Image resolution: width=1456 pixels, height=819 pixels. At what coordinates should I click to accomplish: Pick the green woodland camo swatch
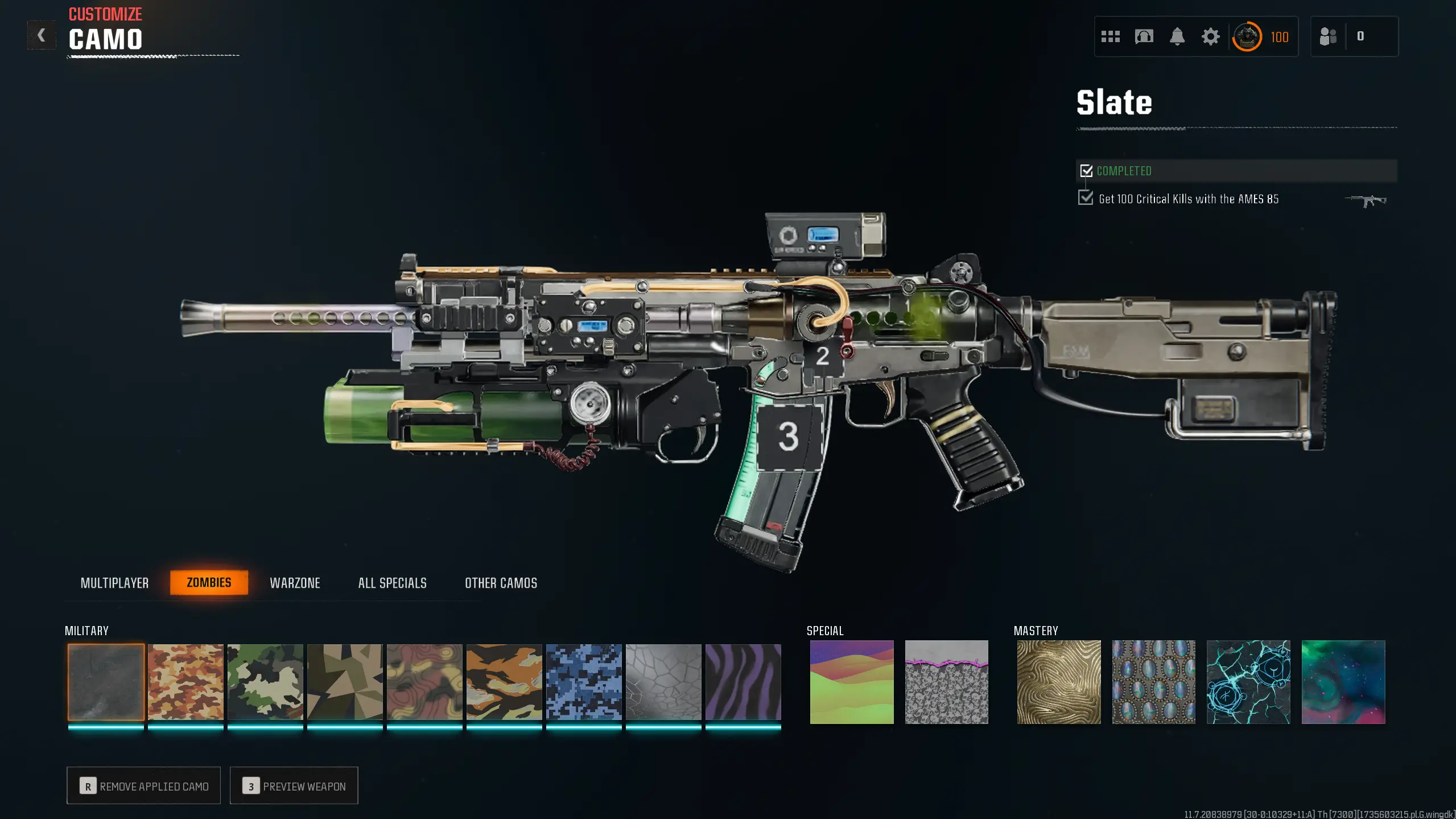click(265, 682)
